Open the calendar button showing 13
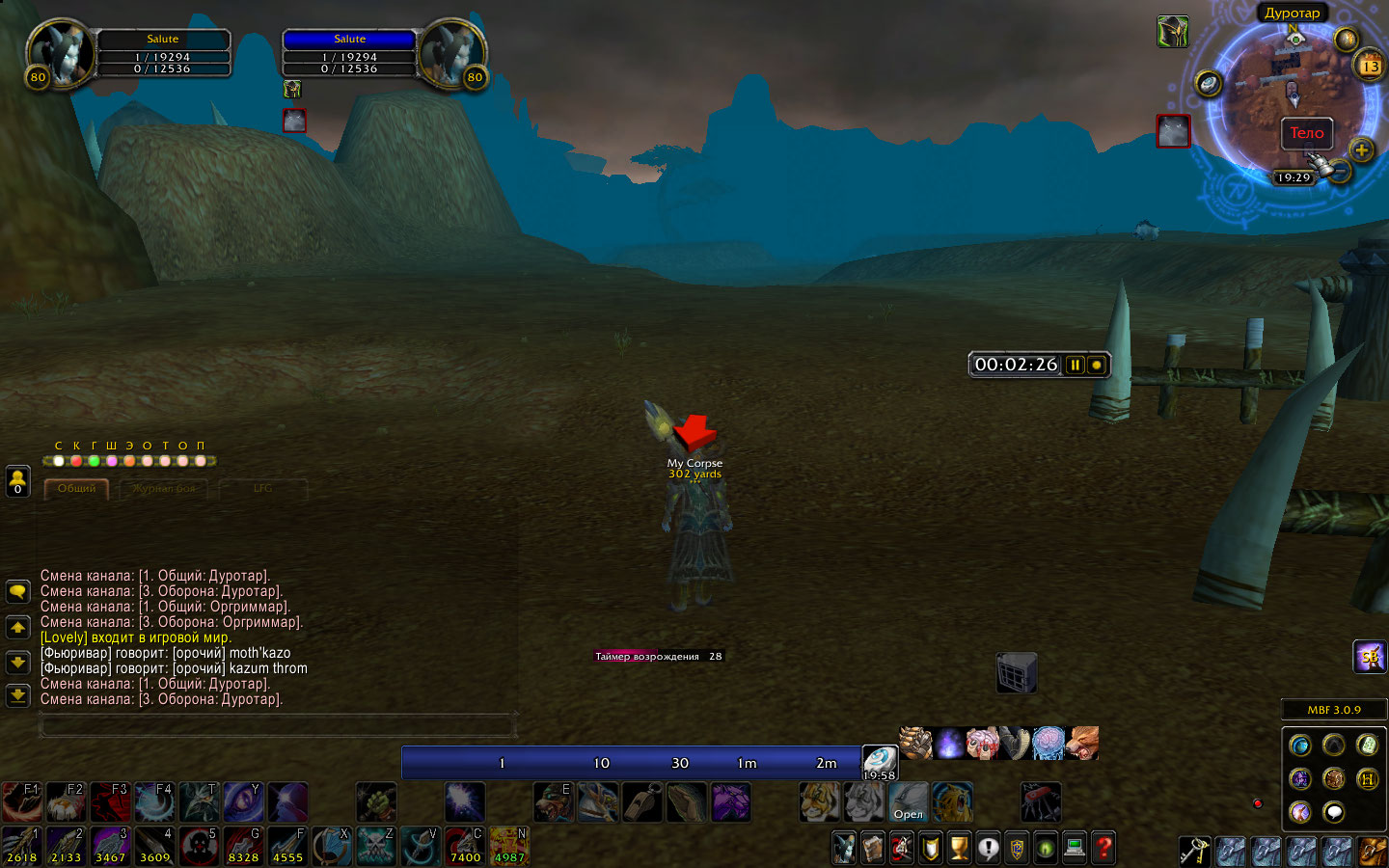 [x=1370, y=66]
